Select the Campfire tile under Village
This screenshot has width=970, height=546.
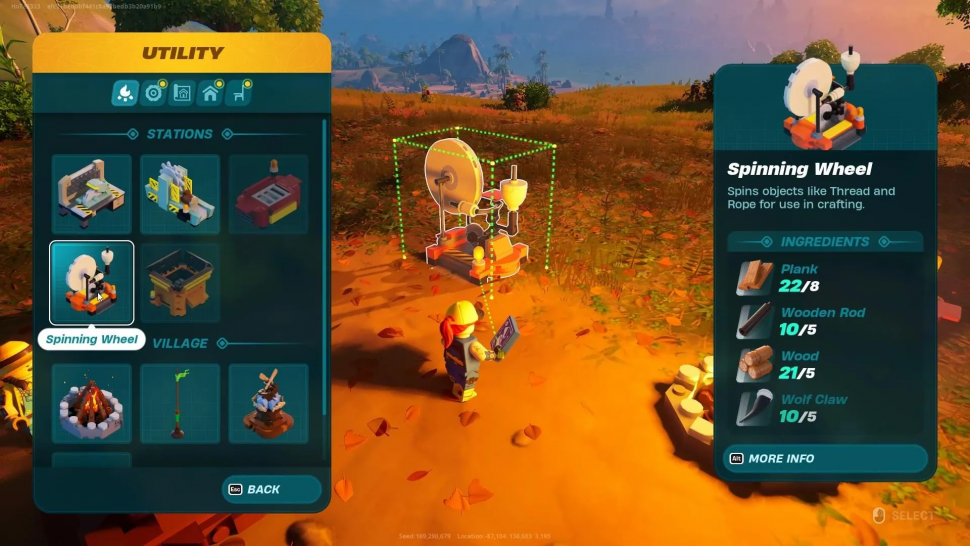pos(91,403)
